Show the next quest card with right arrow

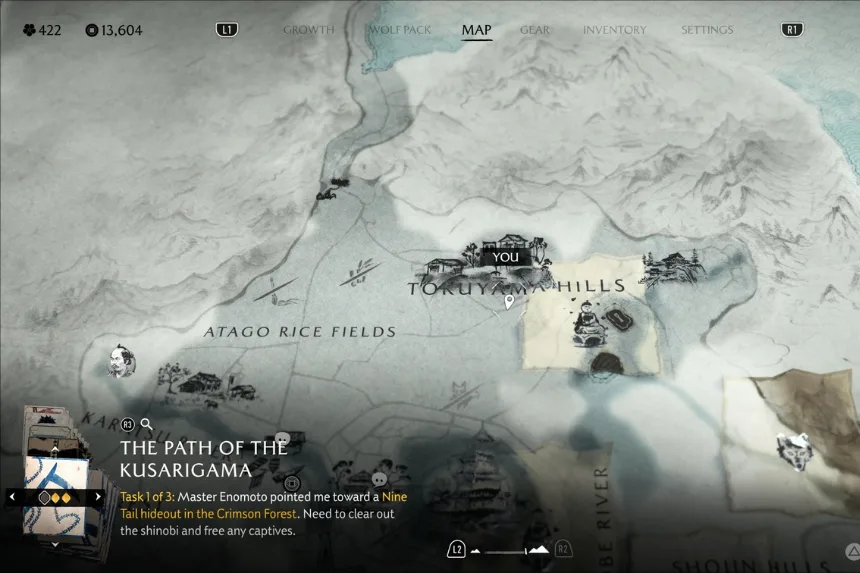click(x=98, y=496)
